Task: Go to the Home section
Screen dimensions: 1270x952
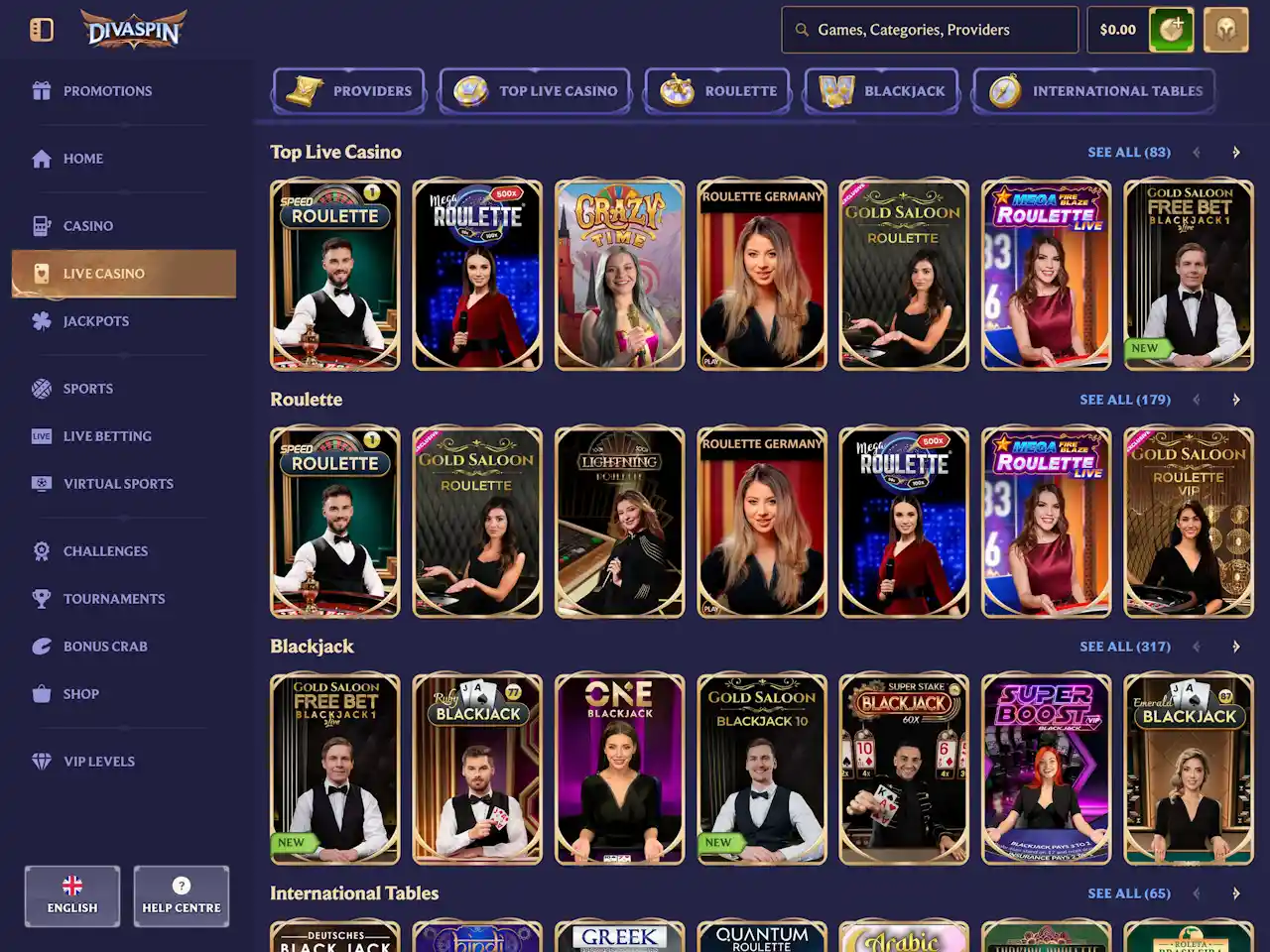Action: click(x=82, y=159)
